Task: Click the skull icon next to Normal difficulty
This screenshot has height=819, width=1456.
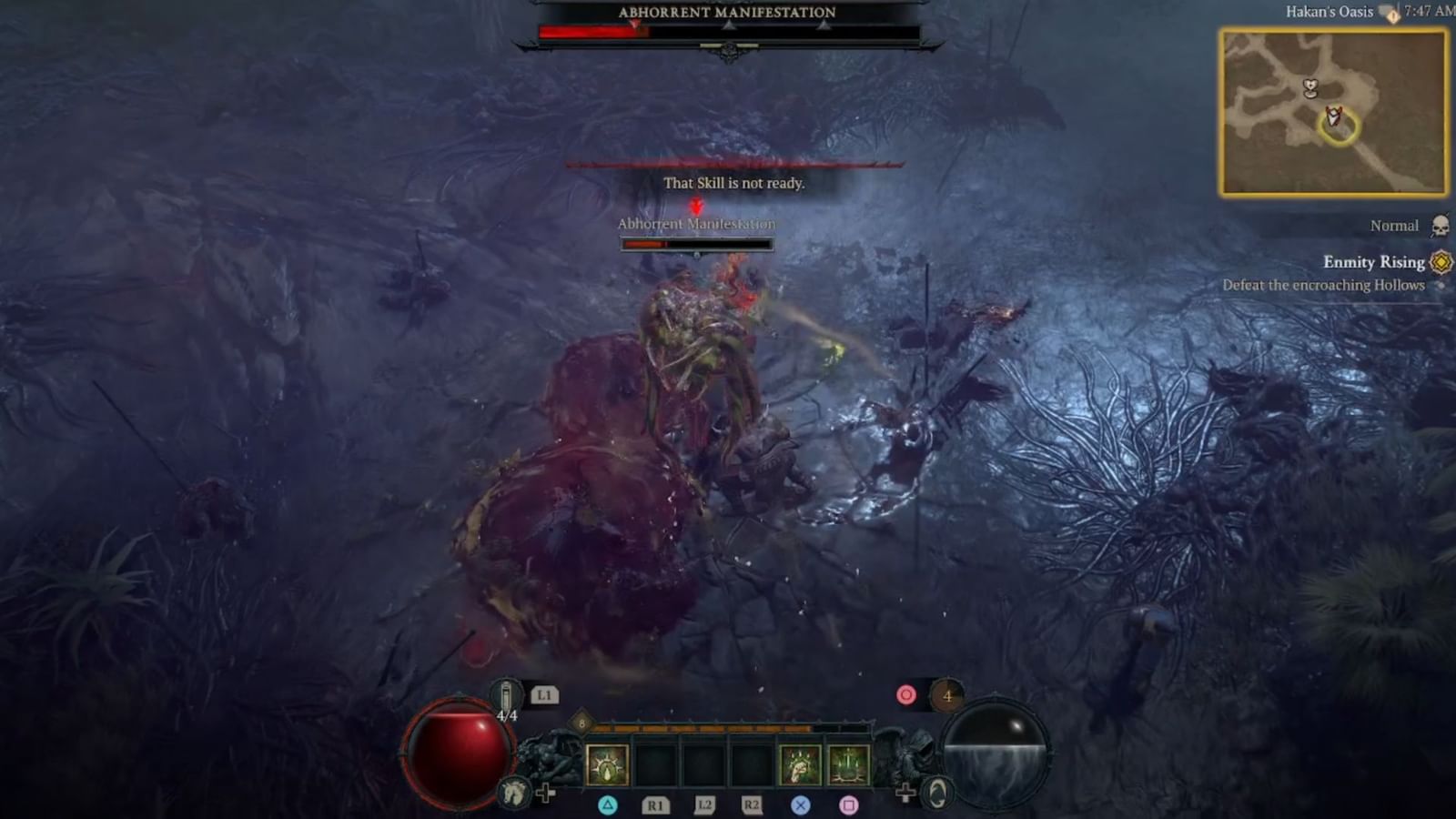Action: pyautogui.click(x=1439, y=227)
